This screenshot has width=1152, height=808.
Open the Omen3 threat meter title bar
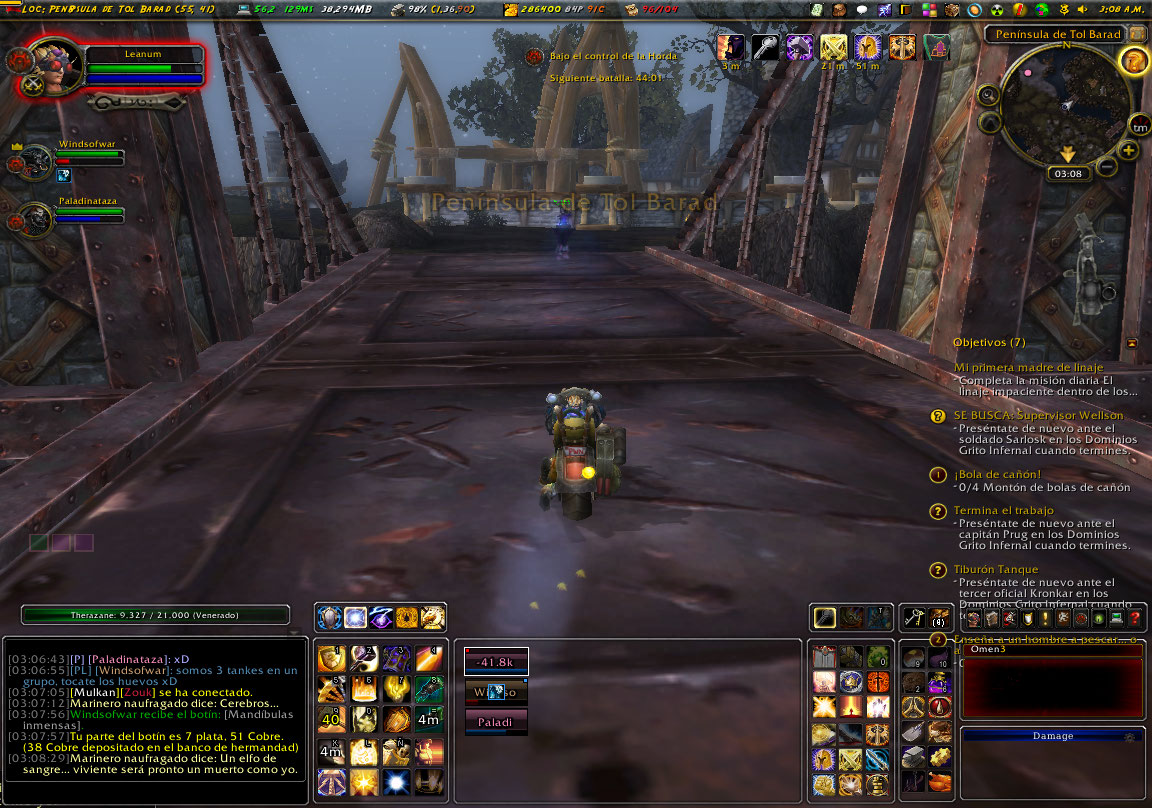pyautogui.click(x=1050, y=650)
